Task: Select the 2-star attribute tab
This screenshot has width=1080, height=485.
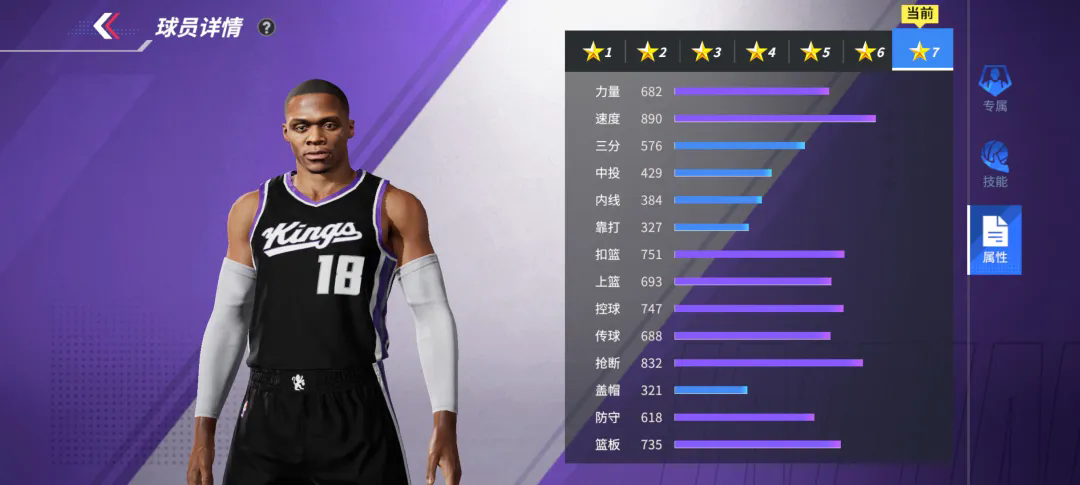Action: [653, 51]
